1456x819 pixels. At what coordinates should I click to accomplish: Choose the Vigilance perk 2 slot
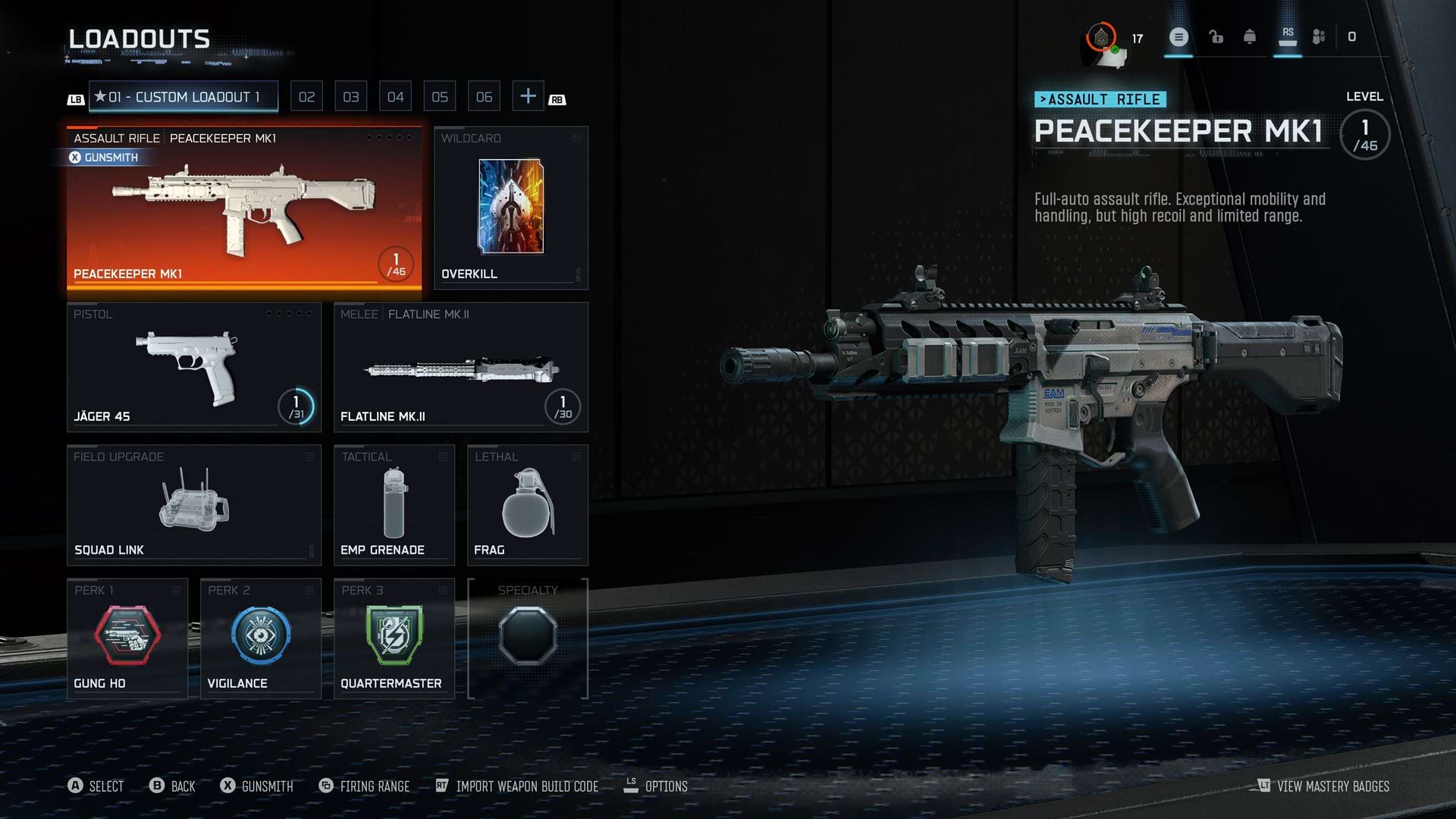point(260,639)
